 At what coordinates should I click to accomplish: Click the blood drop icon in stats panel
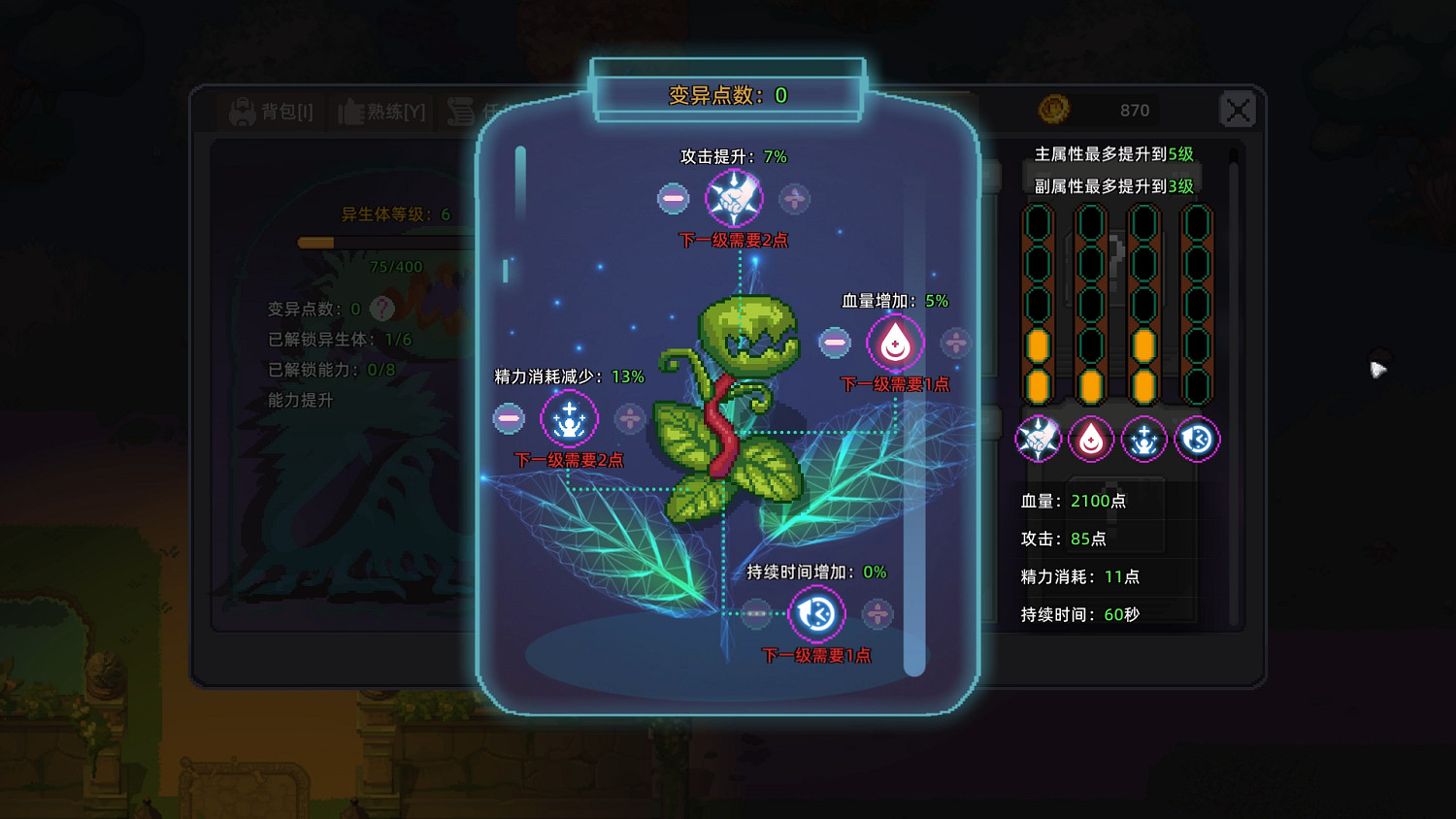(x=1091, y=439)
